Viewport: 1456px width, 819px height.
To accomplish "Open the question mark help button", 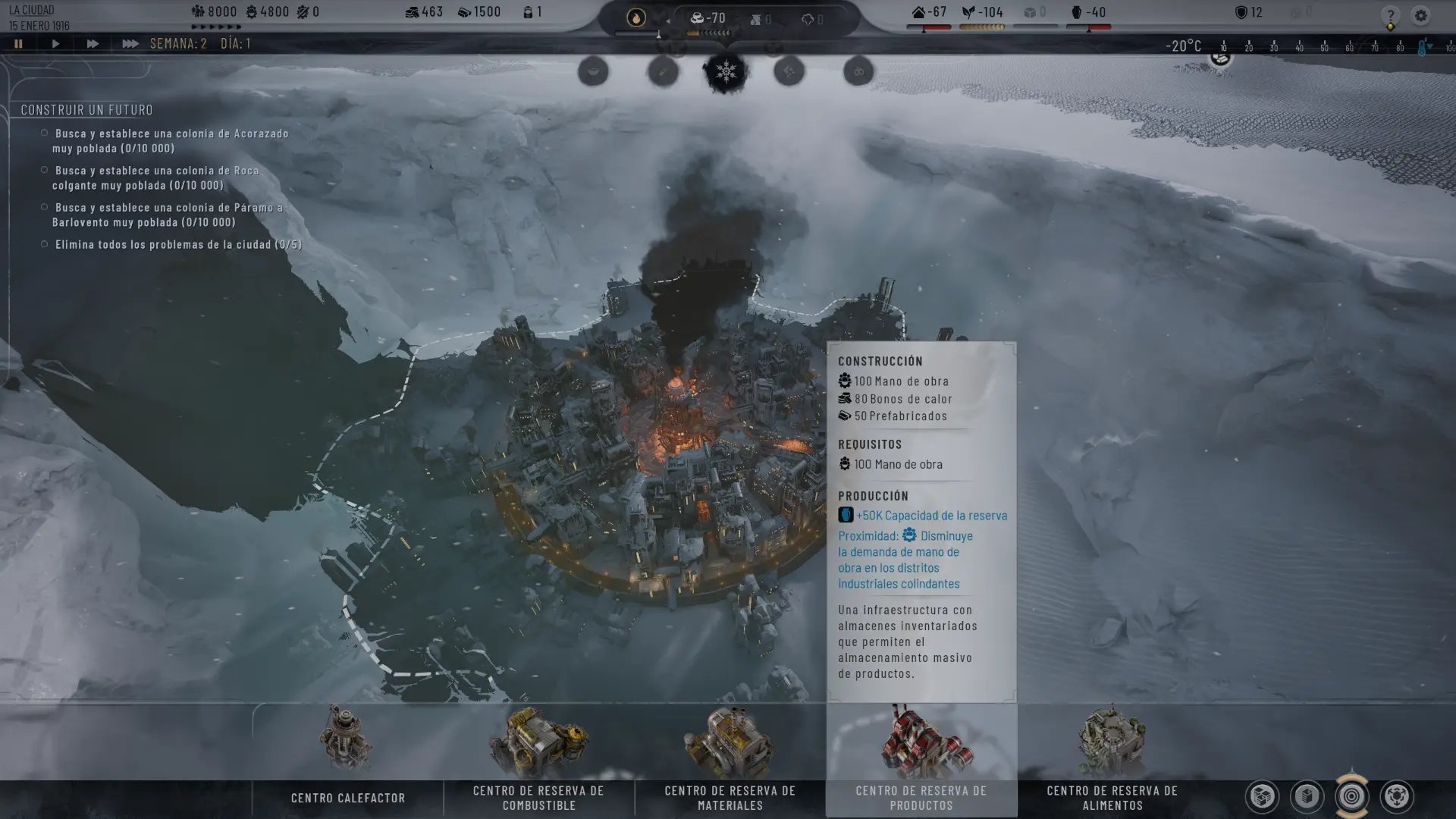I will click(x=1390, y=16).
